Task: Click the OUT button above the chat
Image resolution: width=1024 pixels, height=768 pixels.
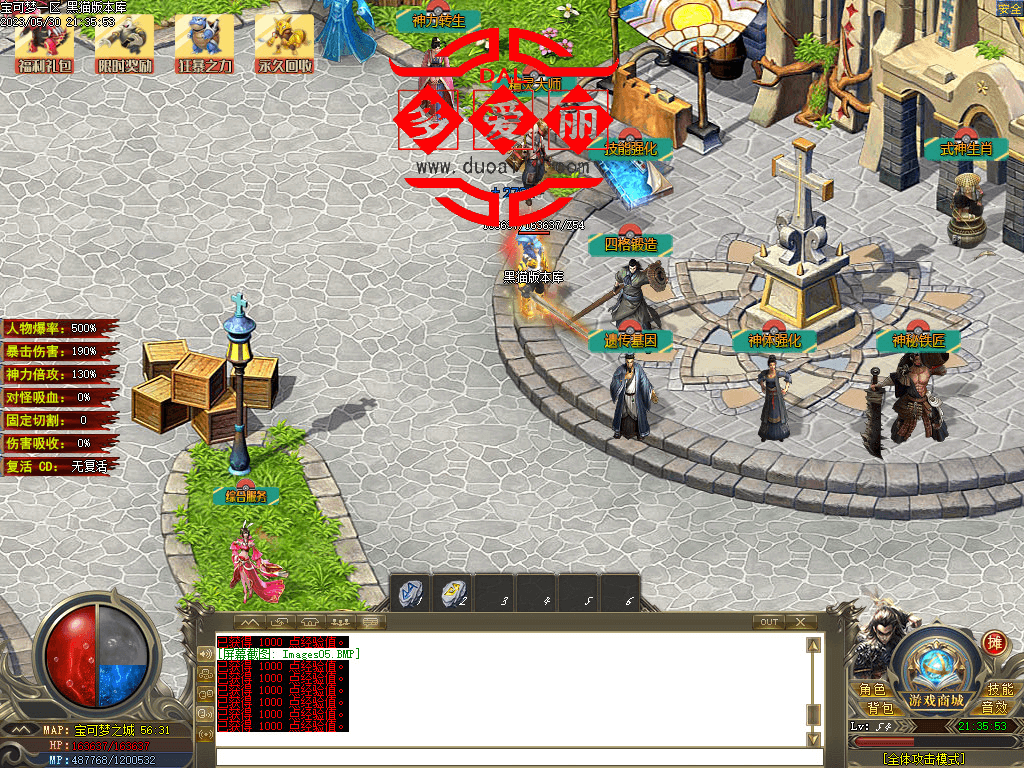Action: 768,622
